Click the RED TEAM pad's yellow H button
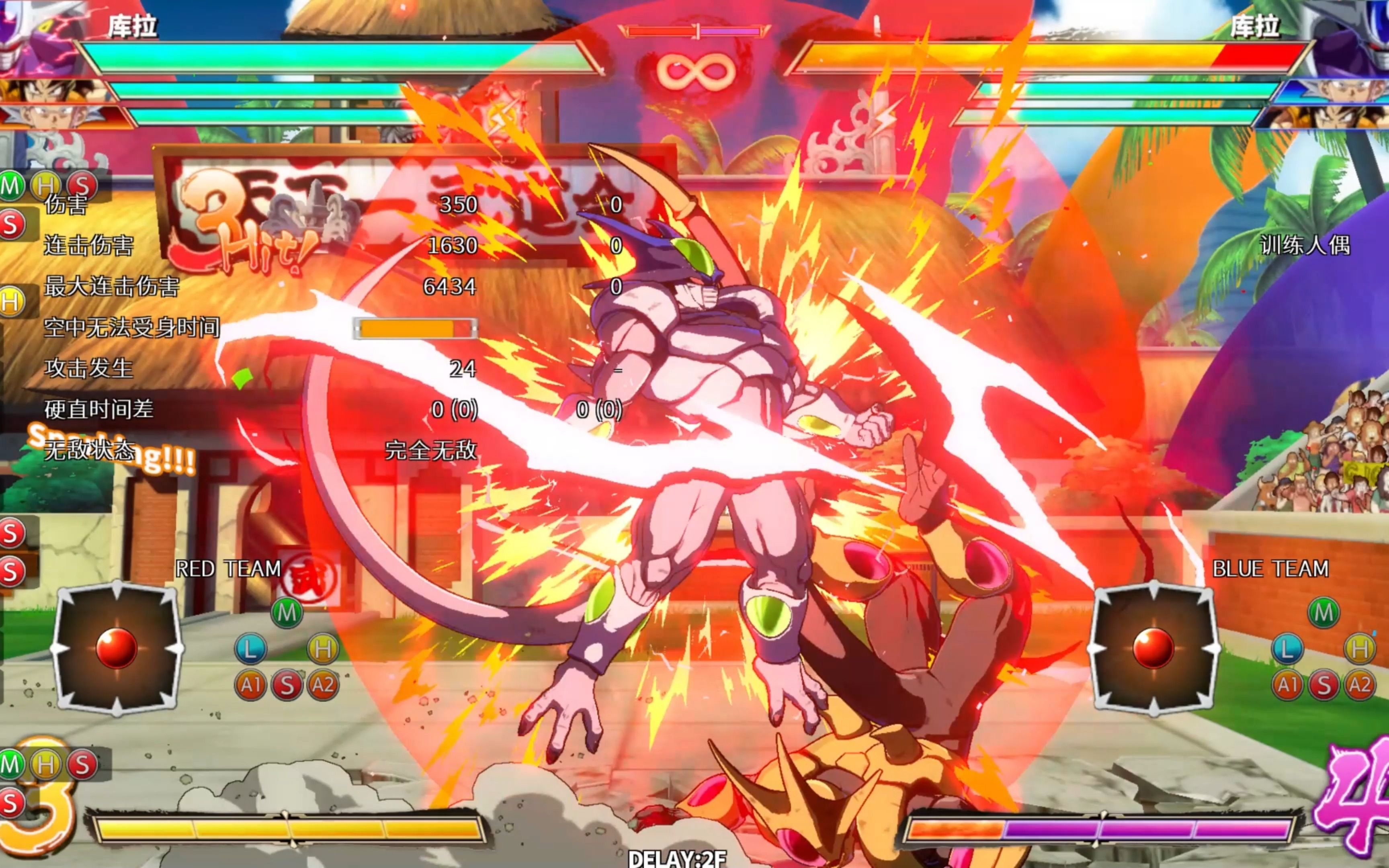 [323, 649]
